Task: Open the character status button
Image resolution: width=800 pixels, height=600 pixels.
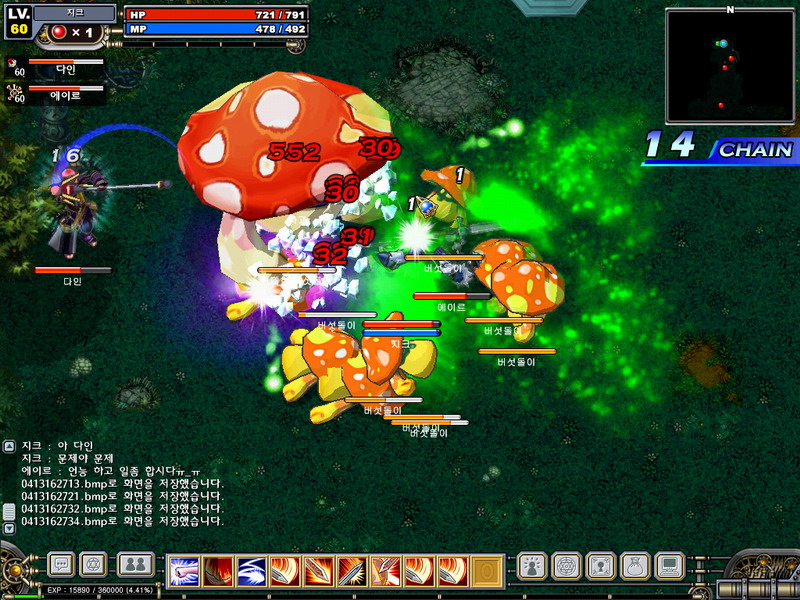Action: click(531, 567)
